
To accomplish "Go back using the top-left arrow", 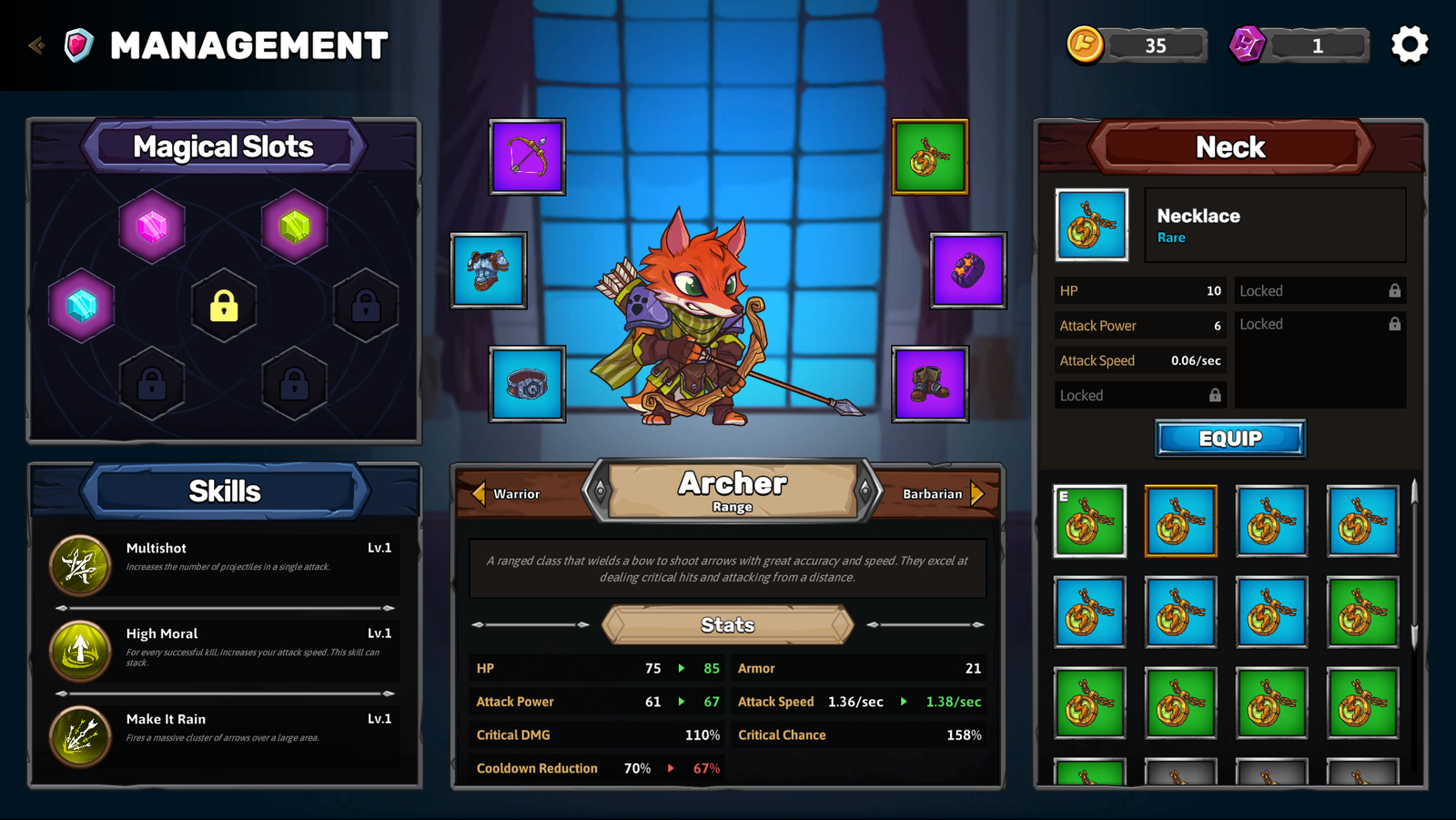I will [36, 45].
